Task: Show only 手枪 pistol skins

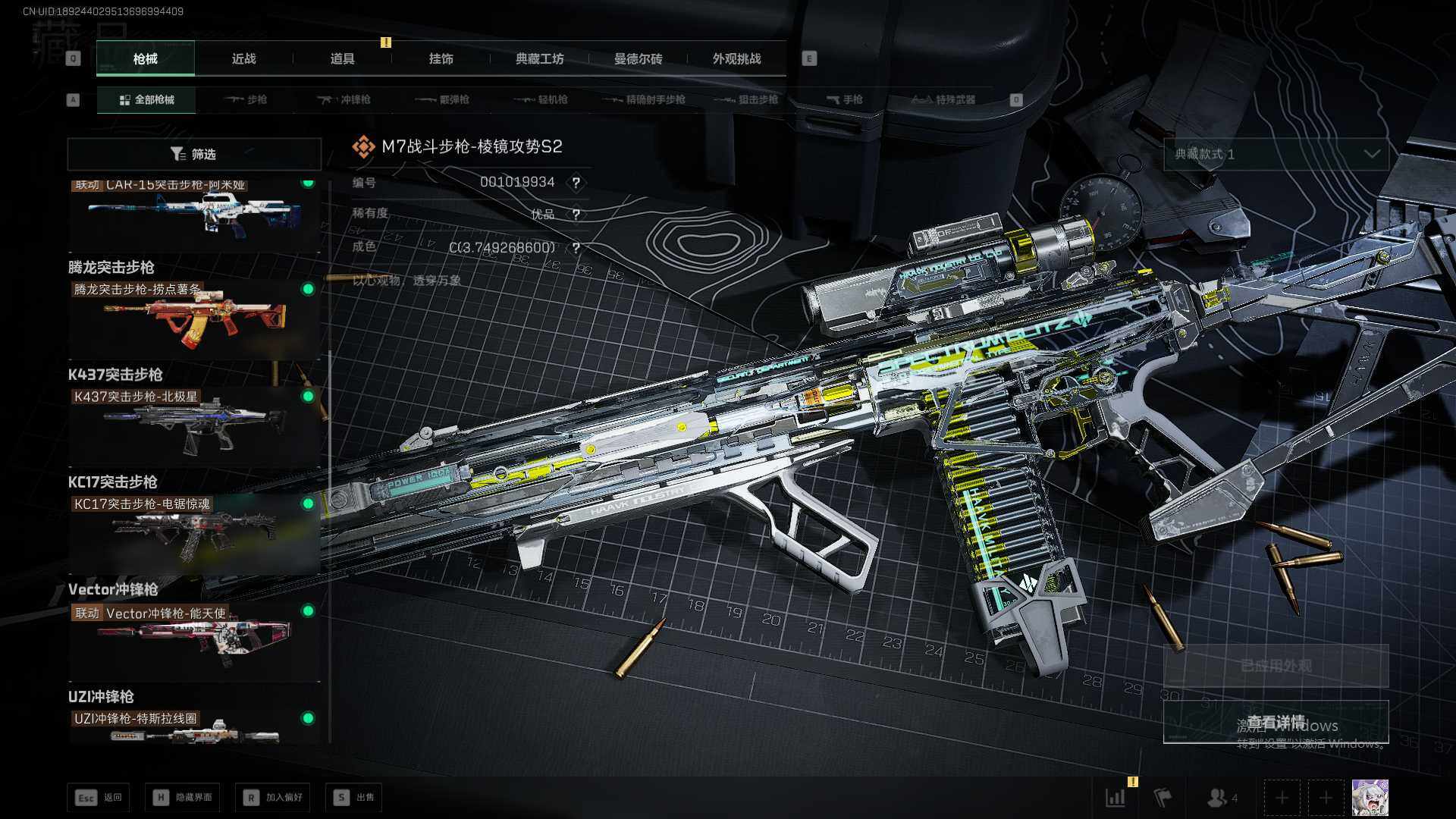Action: [x=845, y=99]
